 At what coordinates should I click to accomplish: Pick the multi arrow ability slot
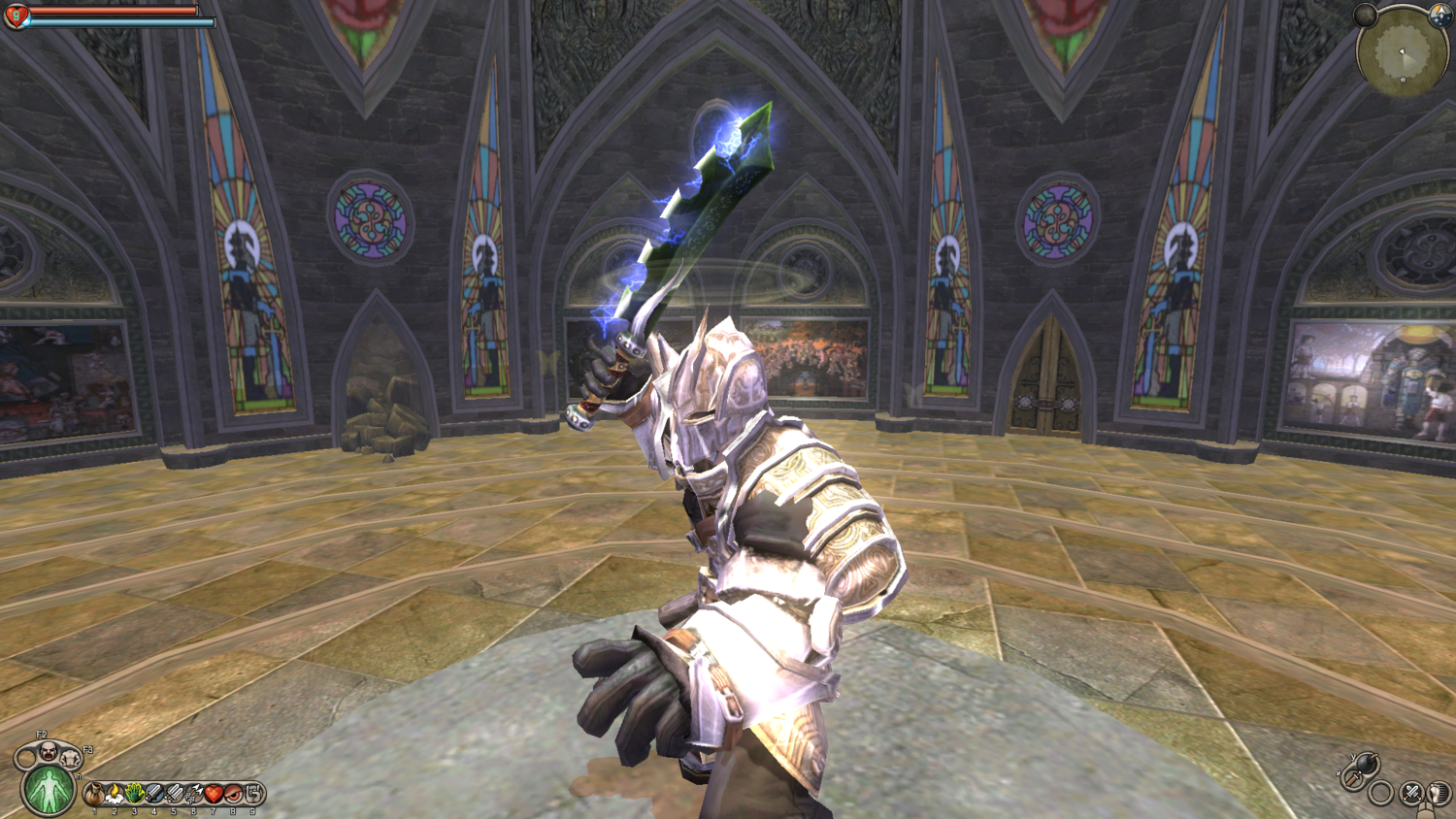point(194,795)
